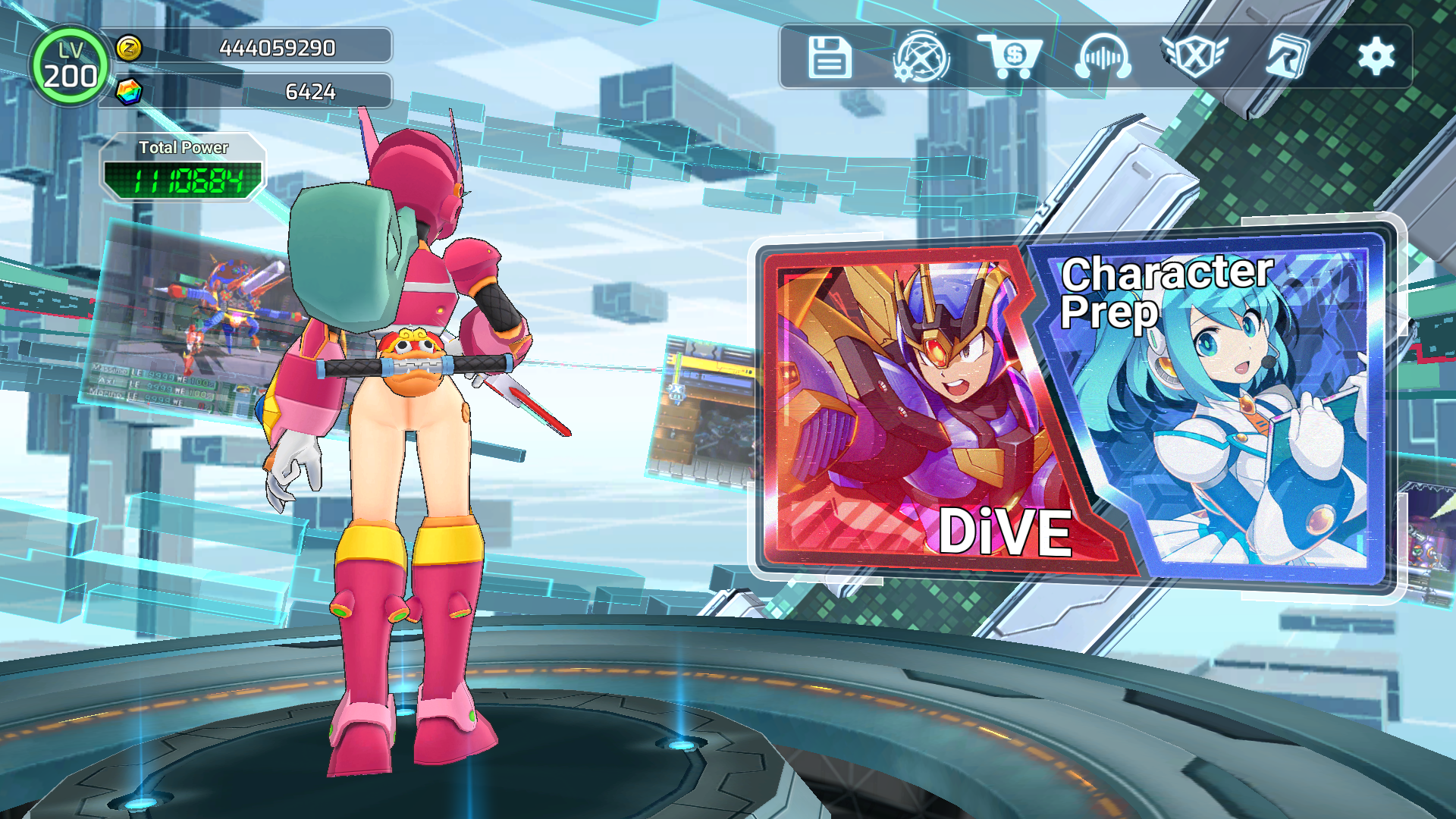Open the gear settings menu
The image size is (1456, 819).
(x=1376, y=57)
